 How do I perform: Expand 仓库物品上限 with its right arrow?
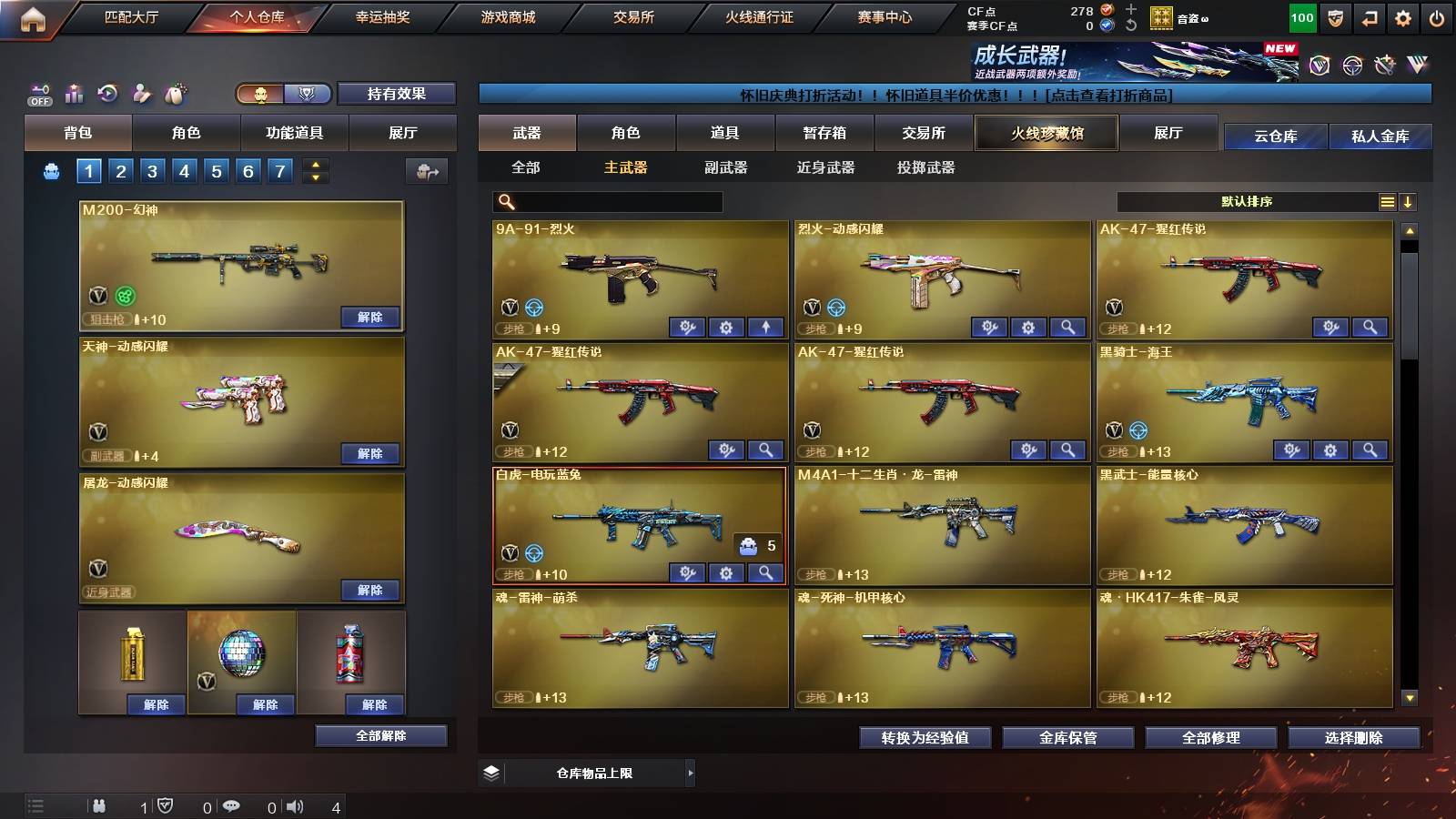click(x=690, y=772)
